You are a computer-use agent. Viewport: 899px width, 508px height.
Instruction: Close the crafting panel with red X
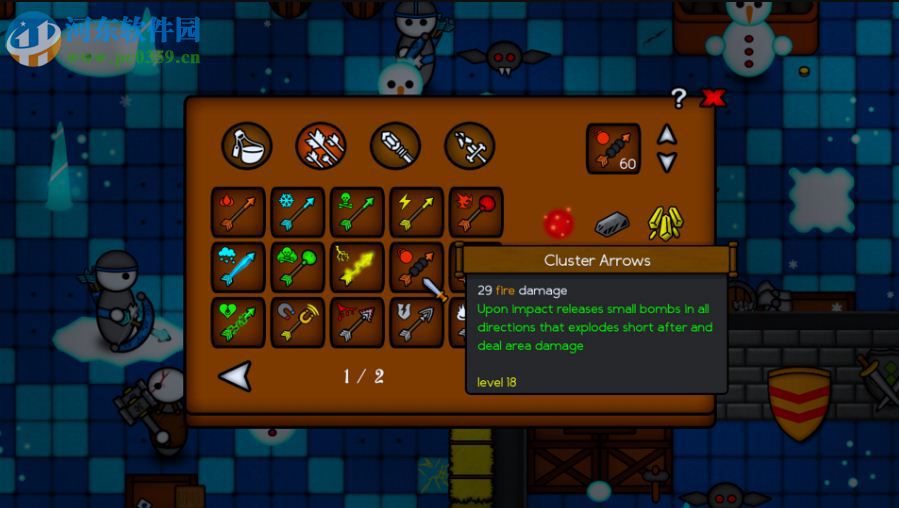click(x=712, y=98)
